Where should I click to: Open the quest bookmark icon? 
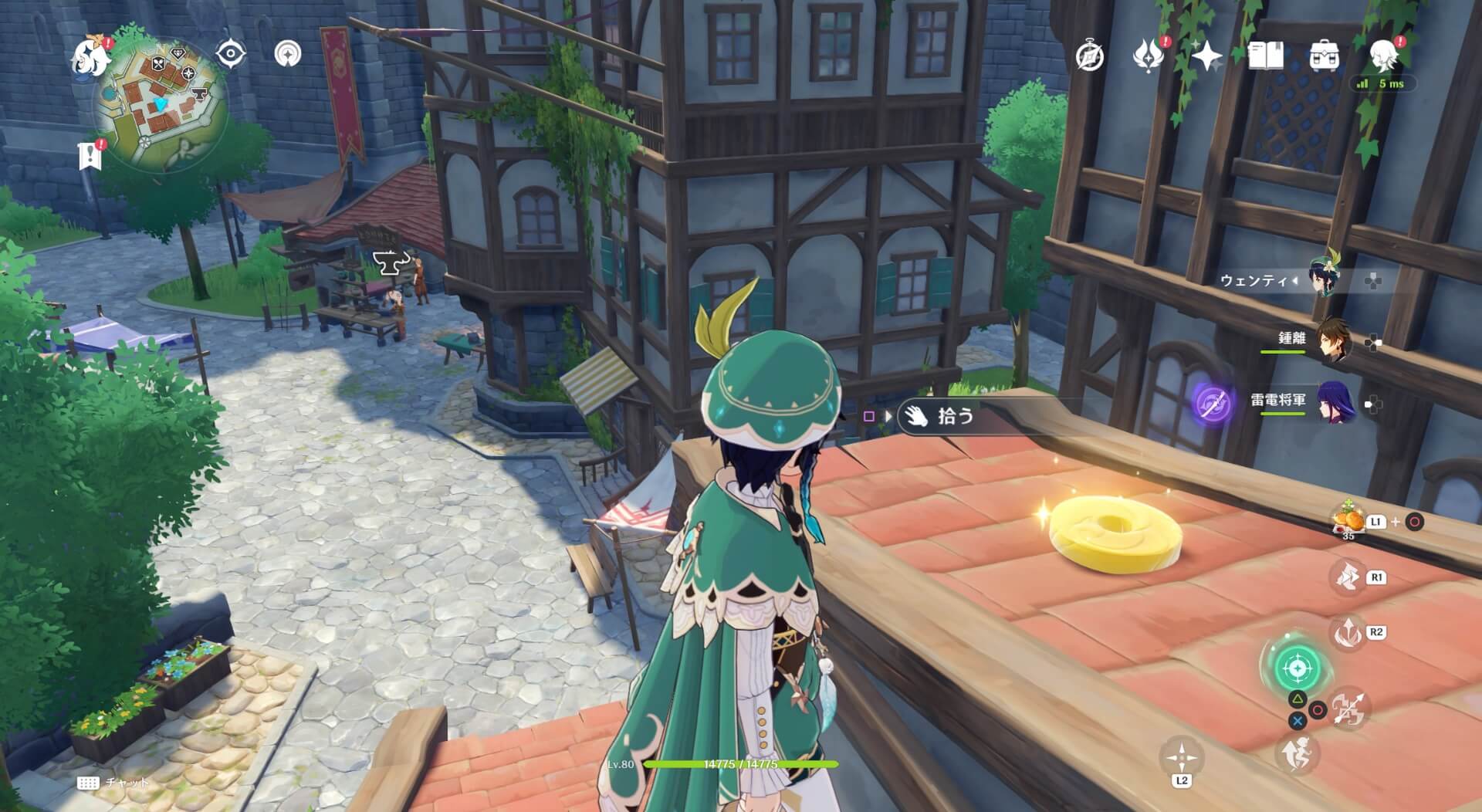coord(90,156)
